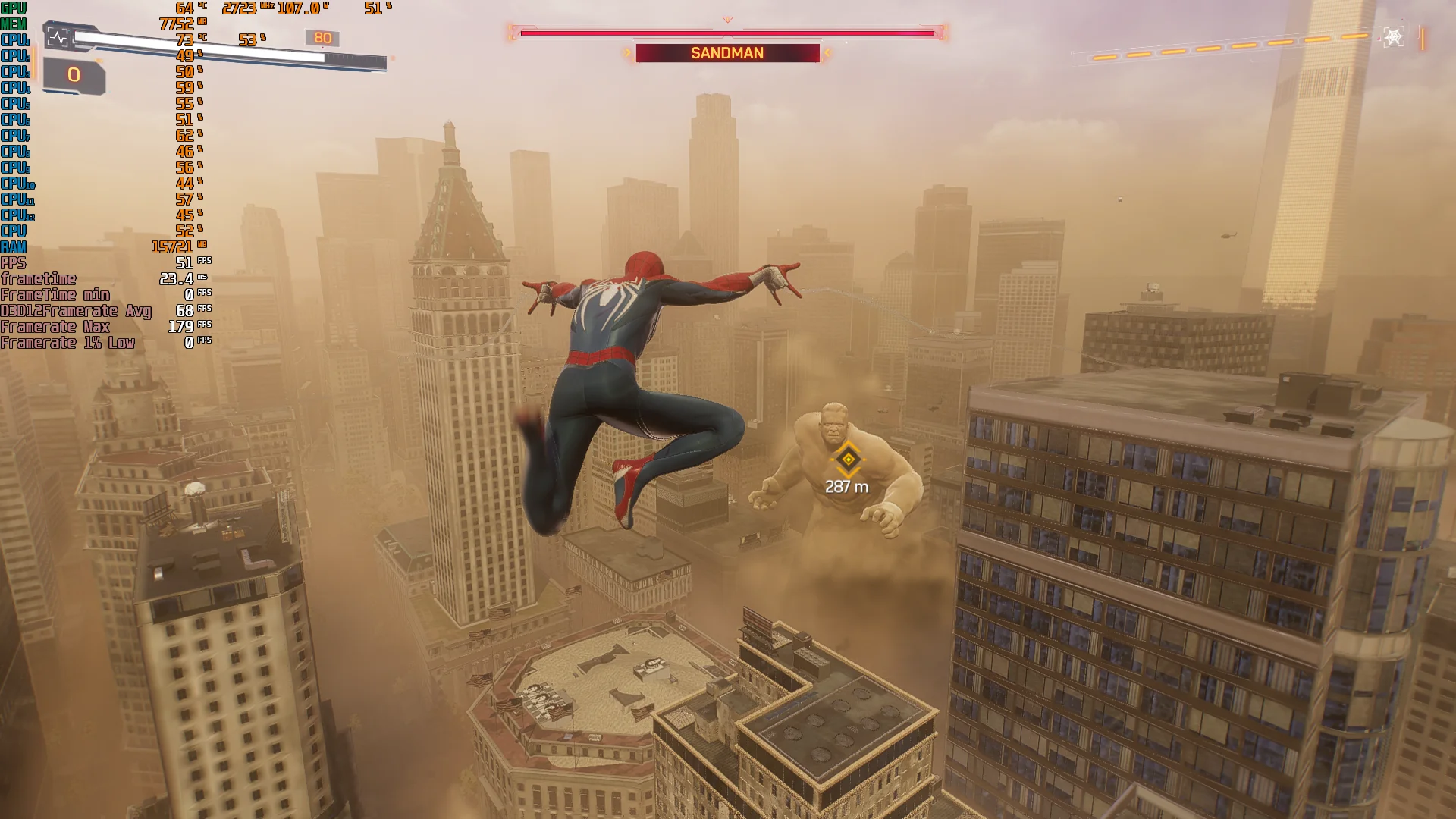The image size is (1456, 819).
Task: Click the heartbeat monitor health icon
Action: click(58, 37)
